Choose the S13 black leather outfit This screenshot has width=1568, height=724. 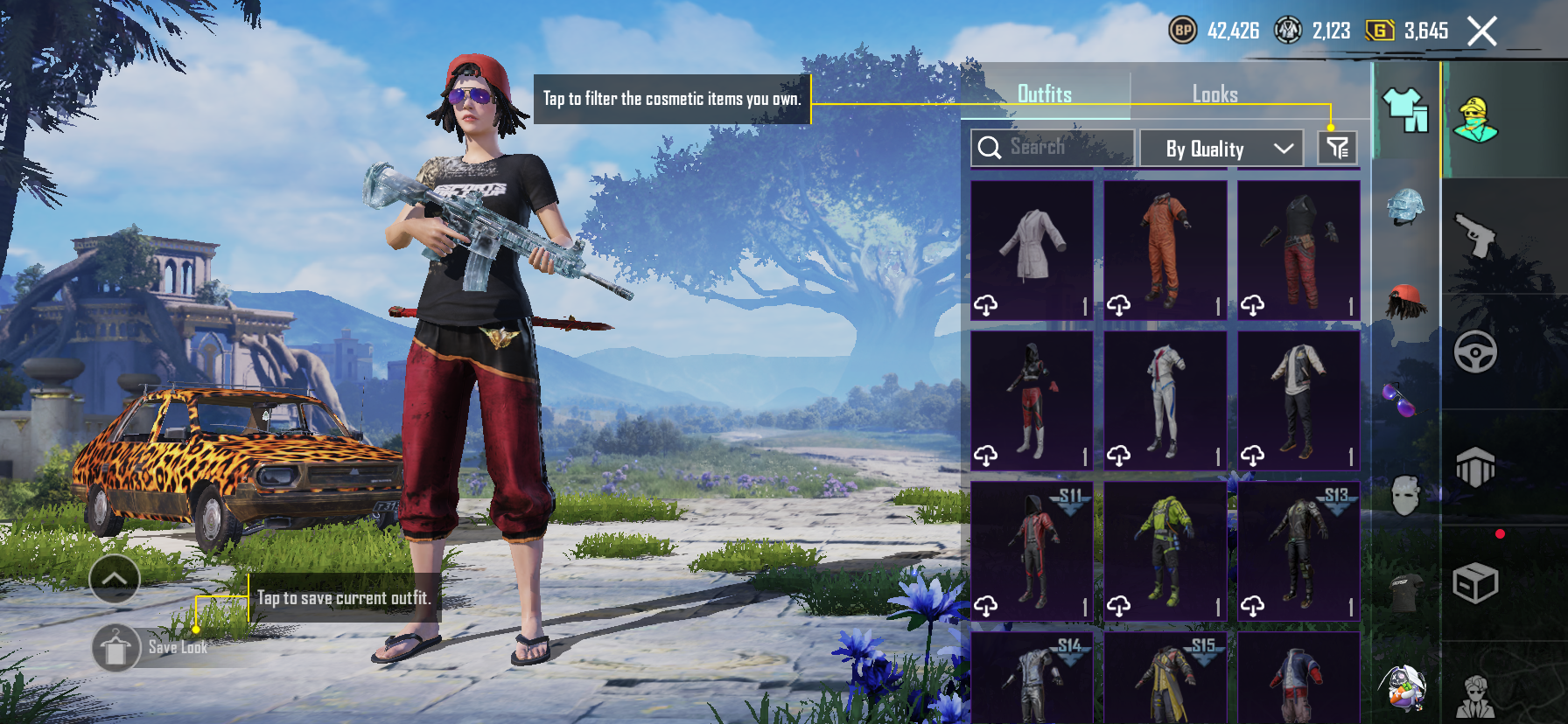point(1298,551)
